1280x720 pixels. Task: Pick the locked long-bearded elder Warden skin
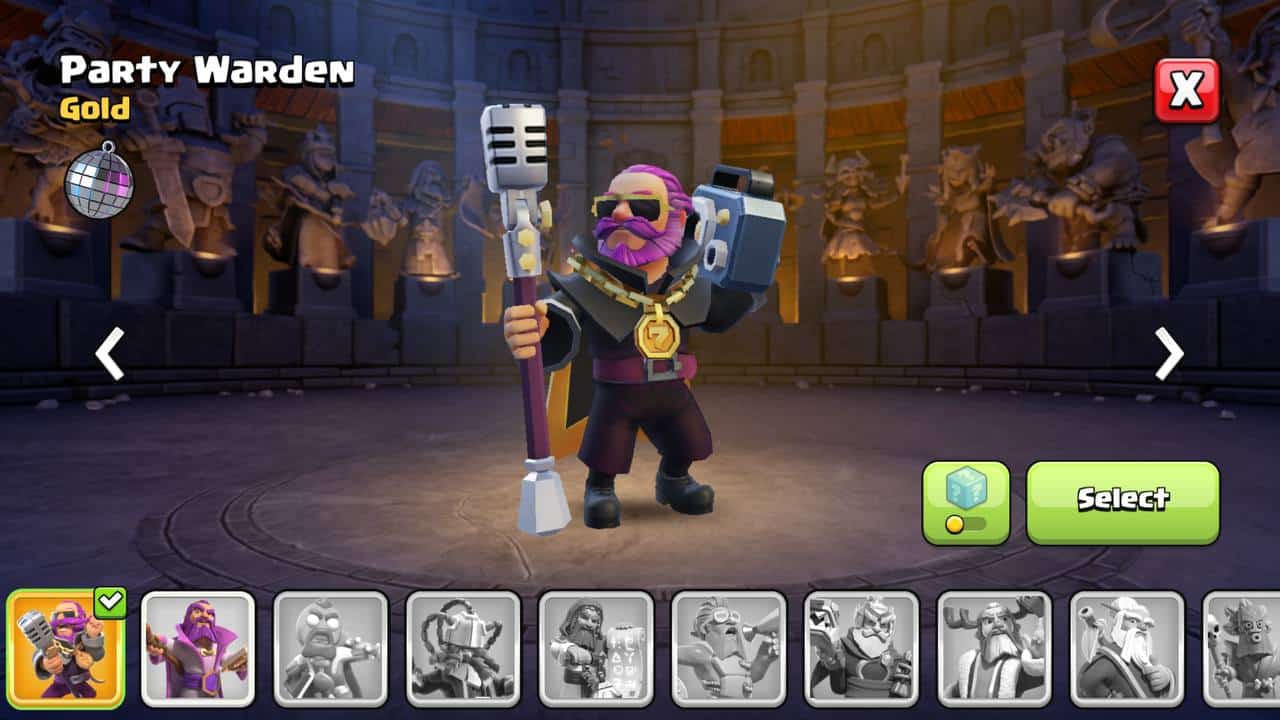pyautogui.click(x=1127, y=648)
